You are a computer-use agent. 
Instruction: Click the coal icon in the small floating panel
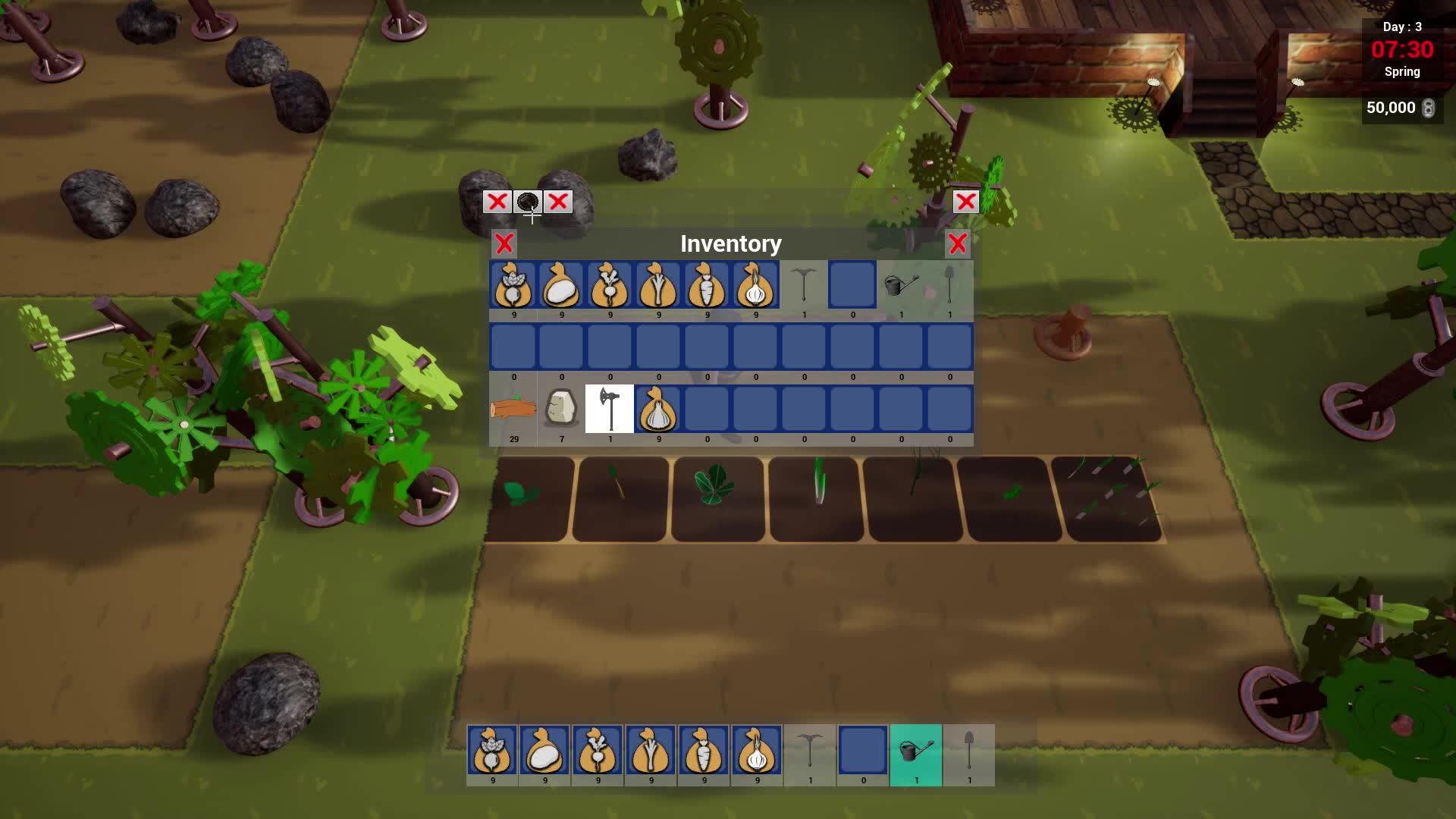click(529, 202)
